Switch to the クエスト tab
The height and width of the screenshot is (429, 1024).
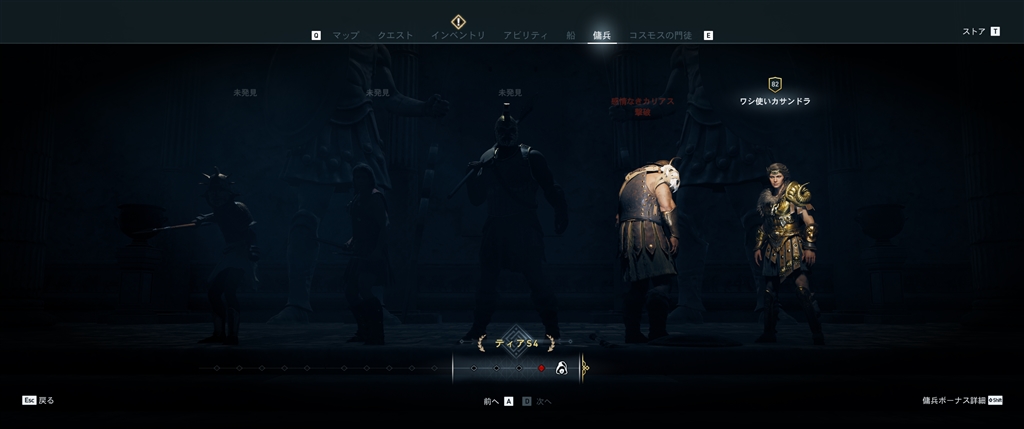395,35
